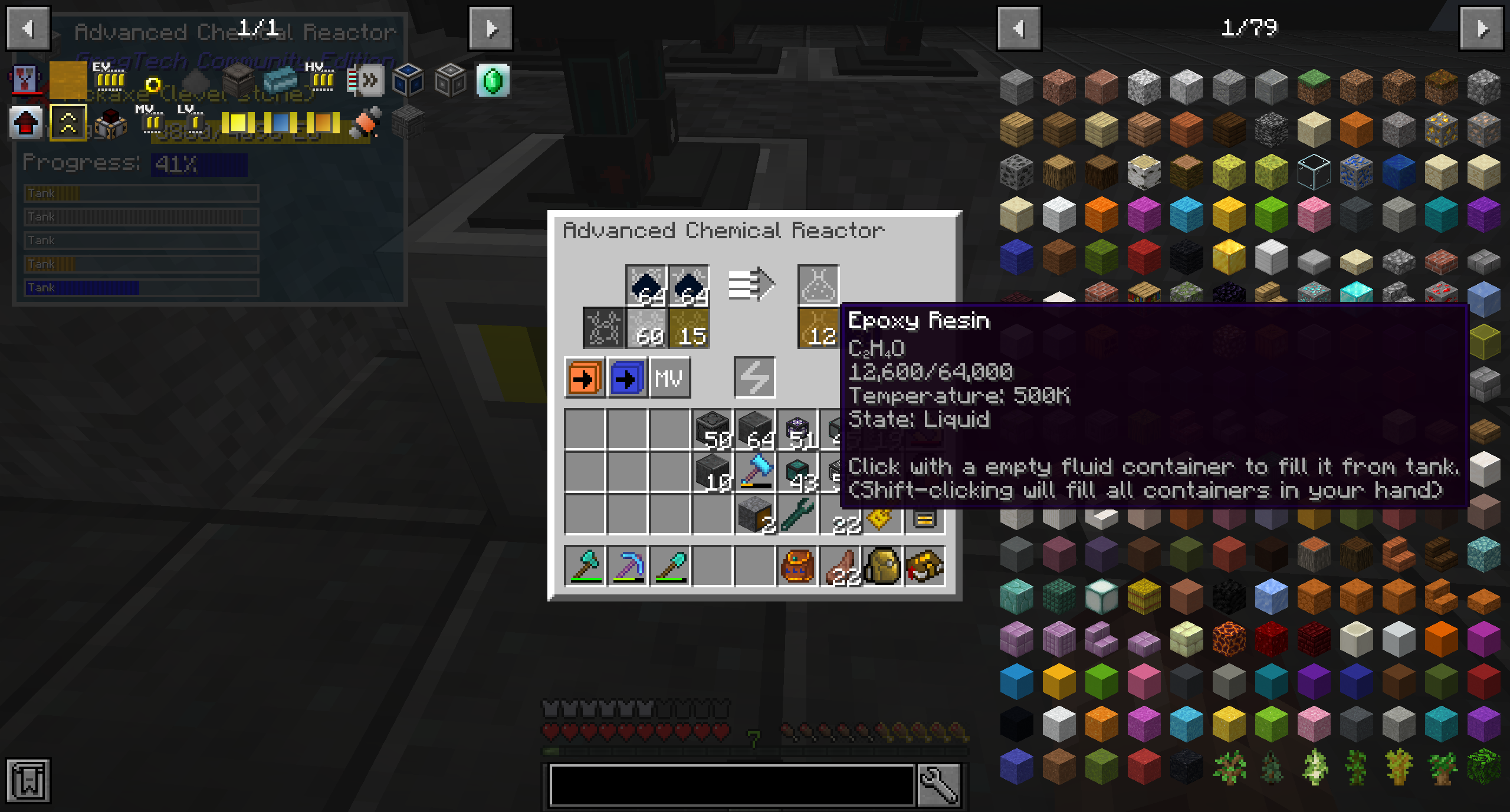Pick up the green wrench item
Screen dimensions: 1510x812
(x=797, y=514)
